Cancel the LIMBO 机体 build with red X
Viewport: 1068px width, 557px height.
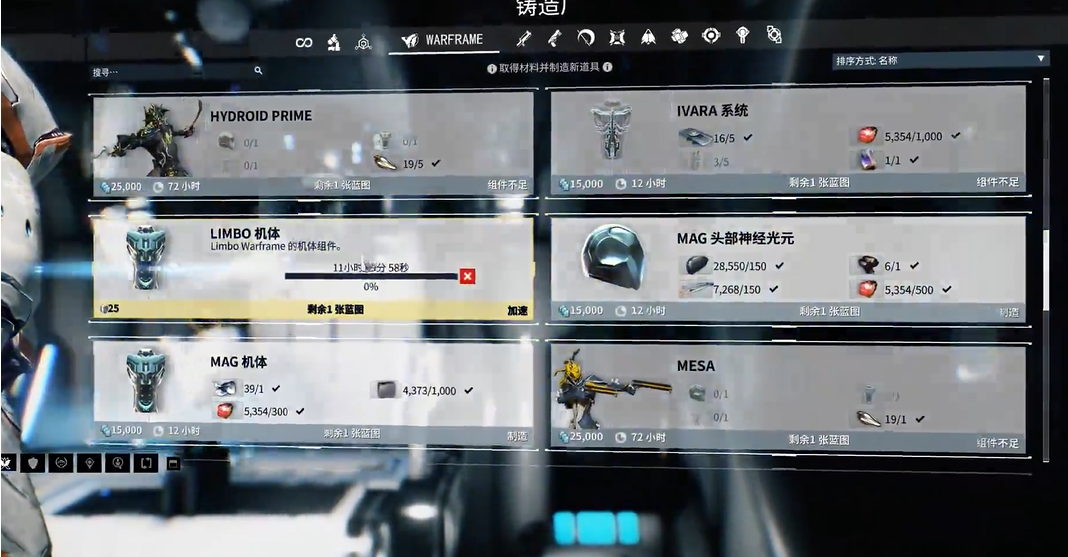(467, 275)
